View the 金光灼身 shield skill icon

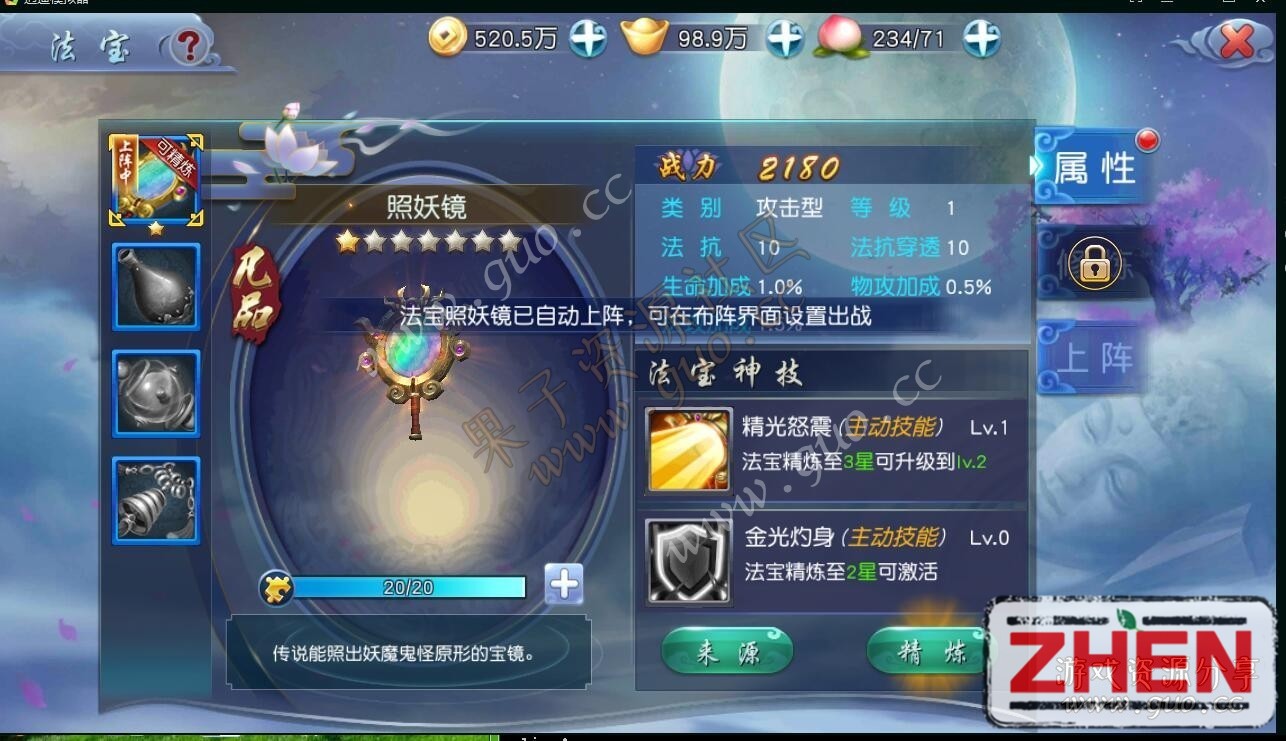[x=689, y=561]
